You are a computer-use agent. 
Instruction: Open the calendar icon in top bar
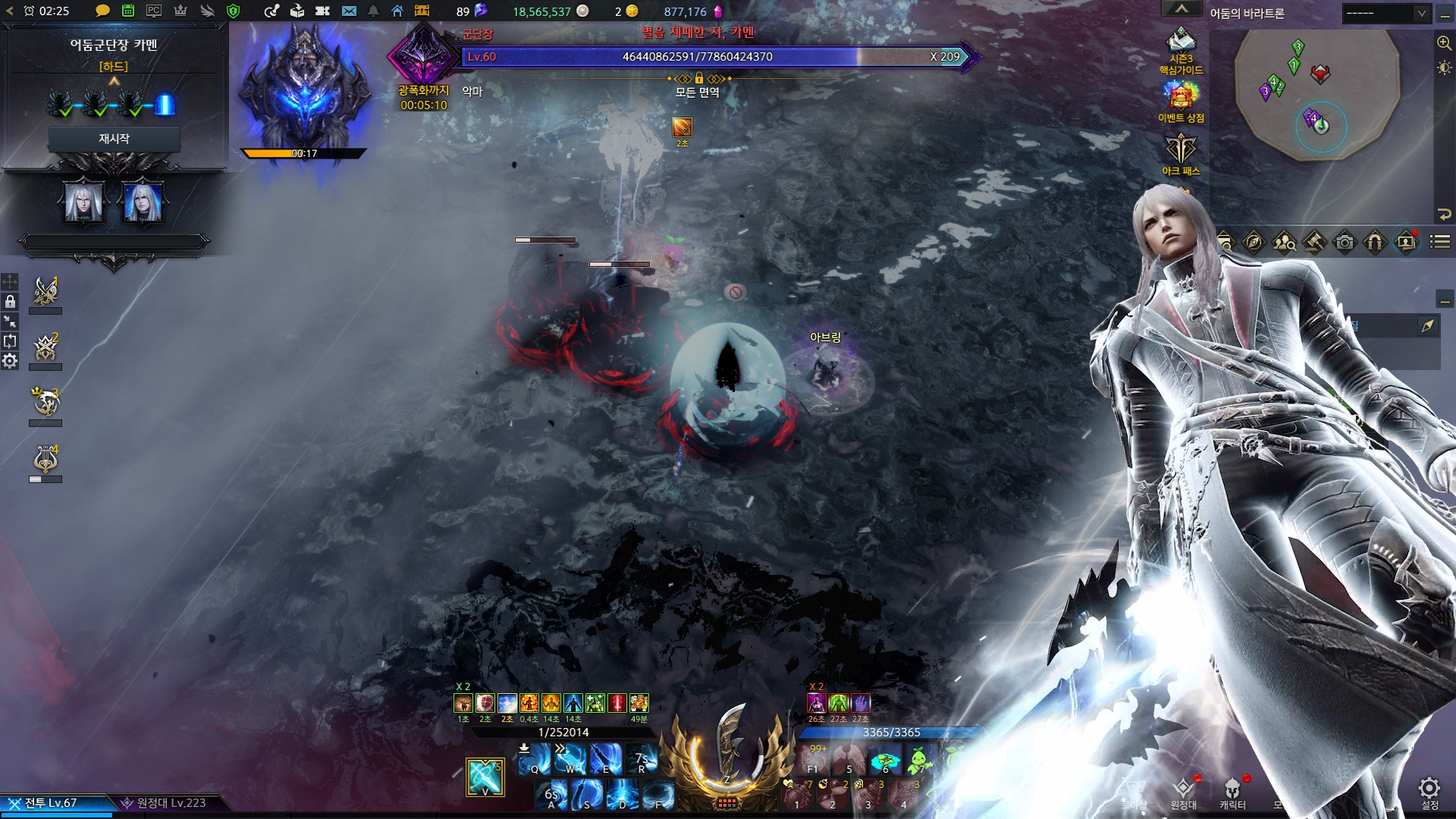pyautogui.click(x=128, y=11)
